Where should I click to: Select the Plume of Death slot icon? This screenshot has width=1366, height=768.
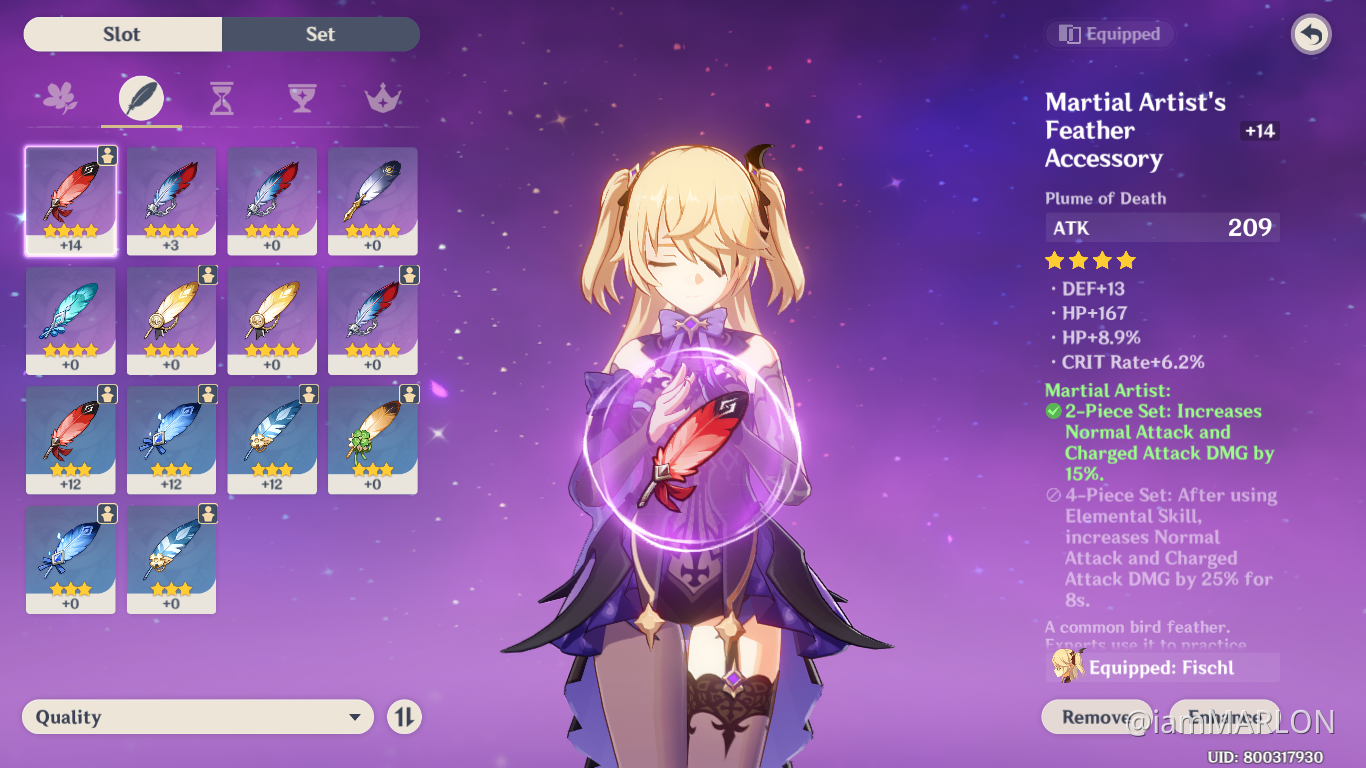coord(140,96)
